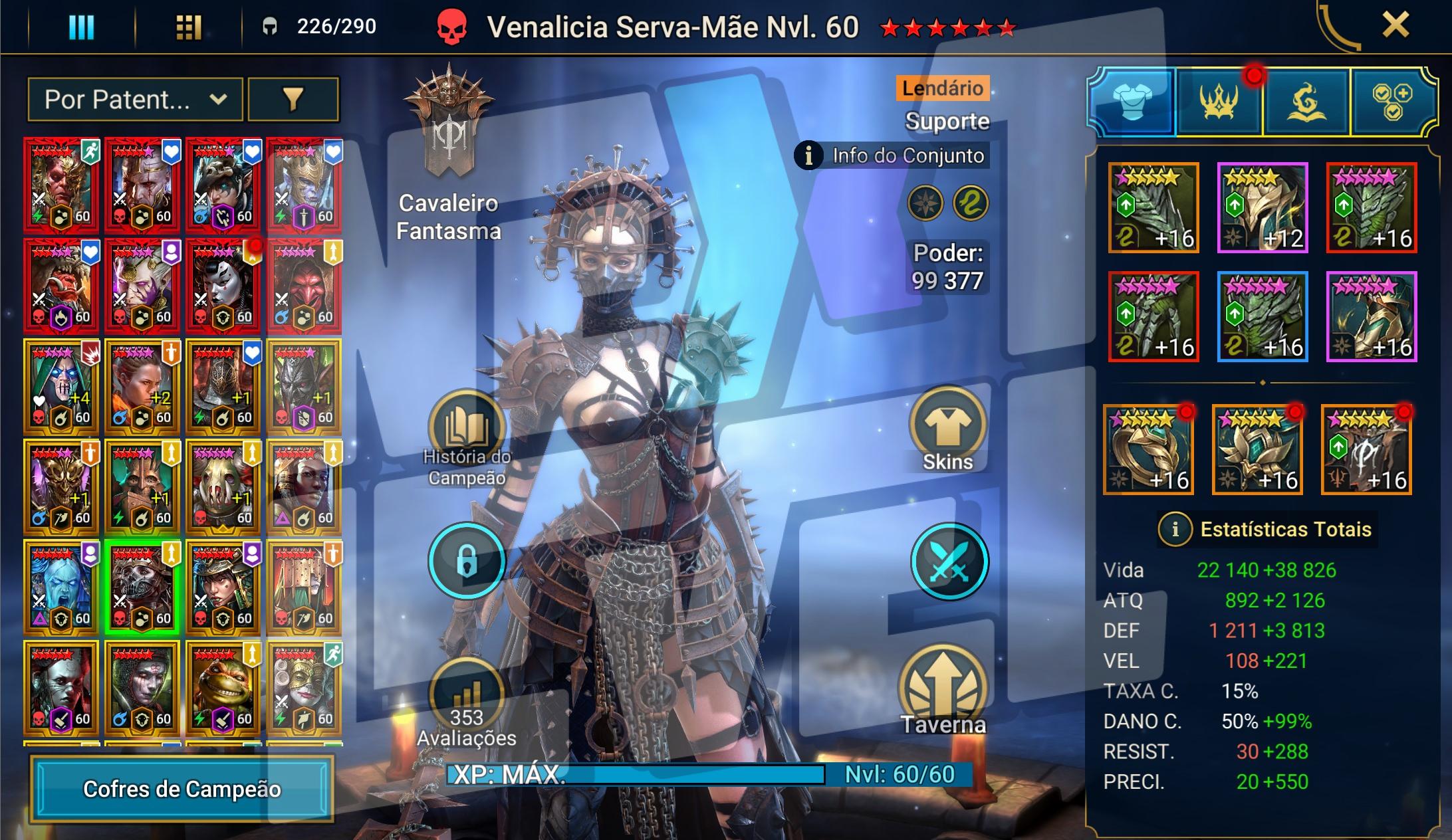Close the champion screen
The width and height of the screenshot is (1452, 840).
point(1395,26)
